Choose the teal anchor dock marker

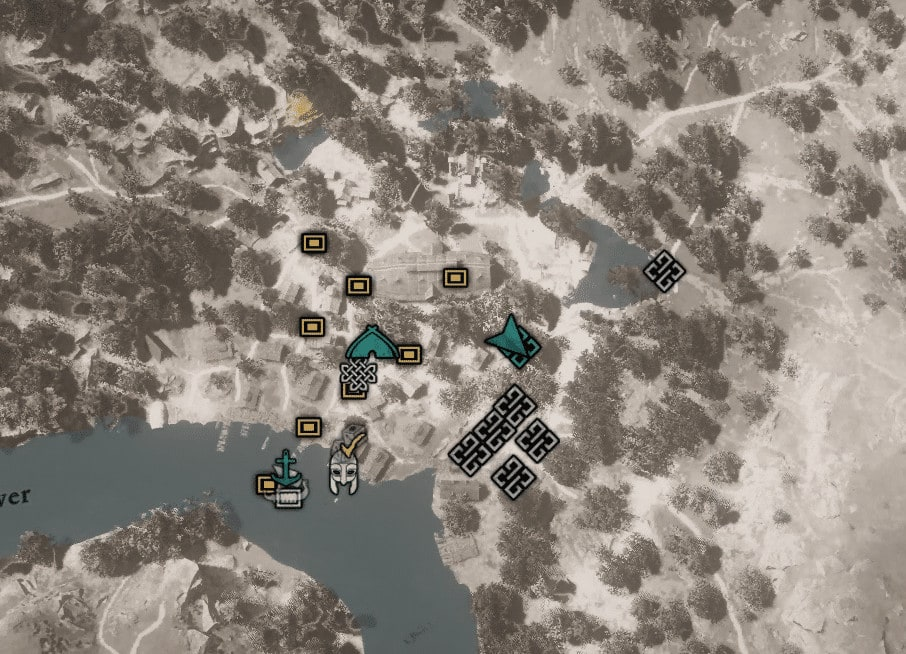[287, 469]
